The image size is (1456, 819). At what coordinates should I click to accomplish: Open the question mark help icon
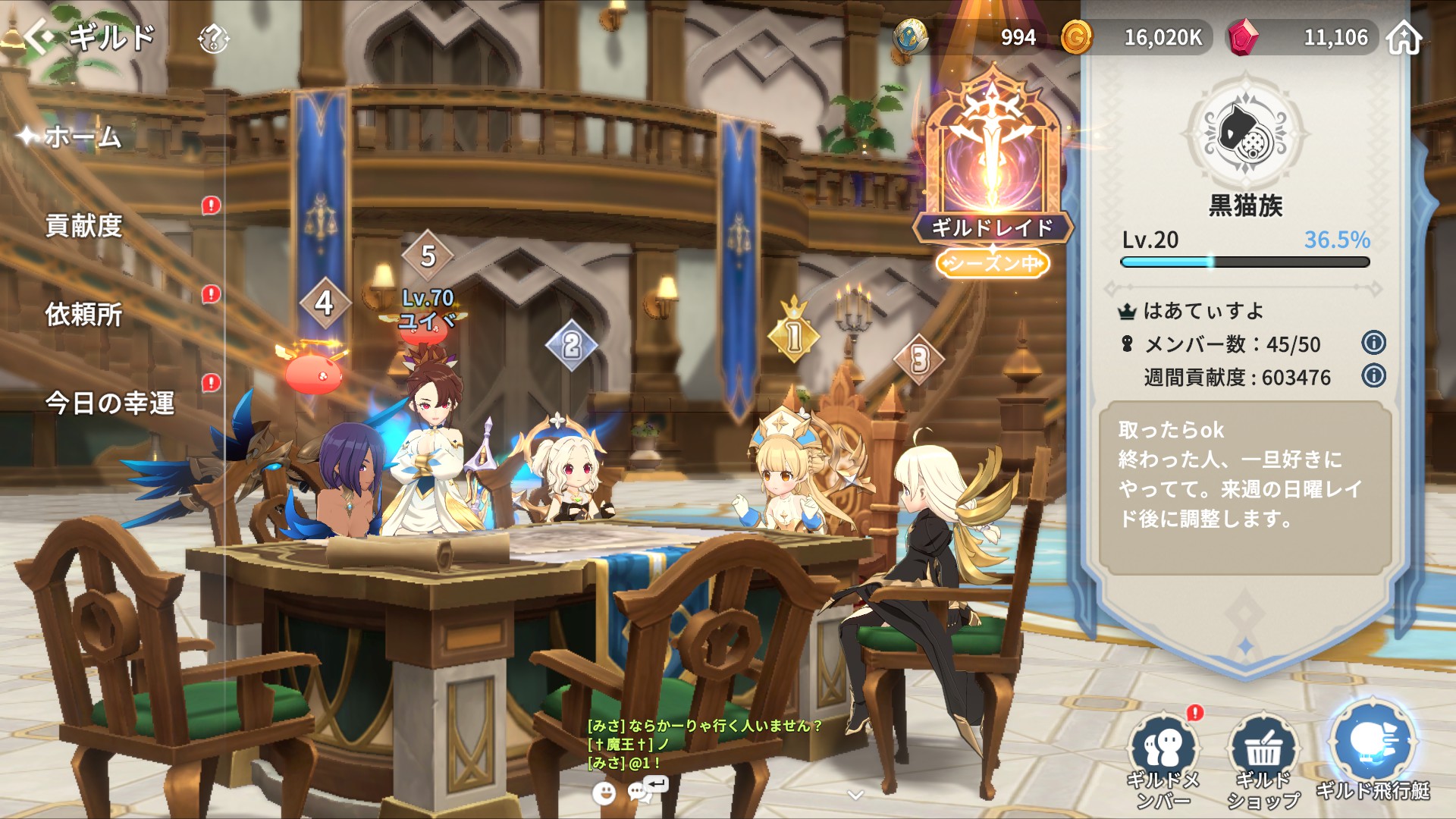click(x=213, y=38)
